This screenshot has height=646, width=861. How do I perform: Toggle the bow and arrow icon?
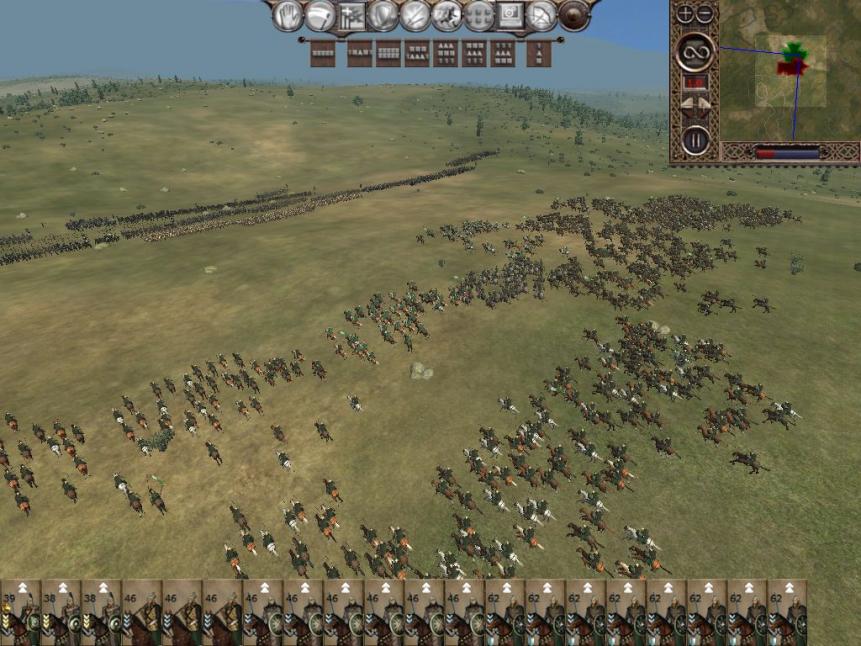(541, 16)
